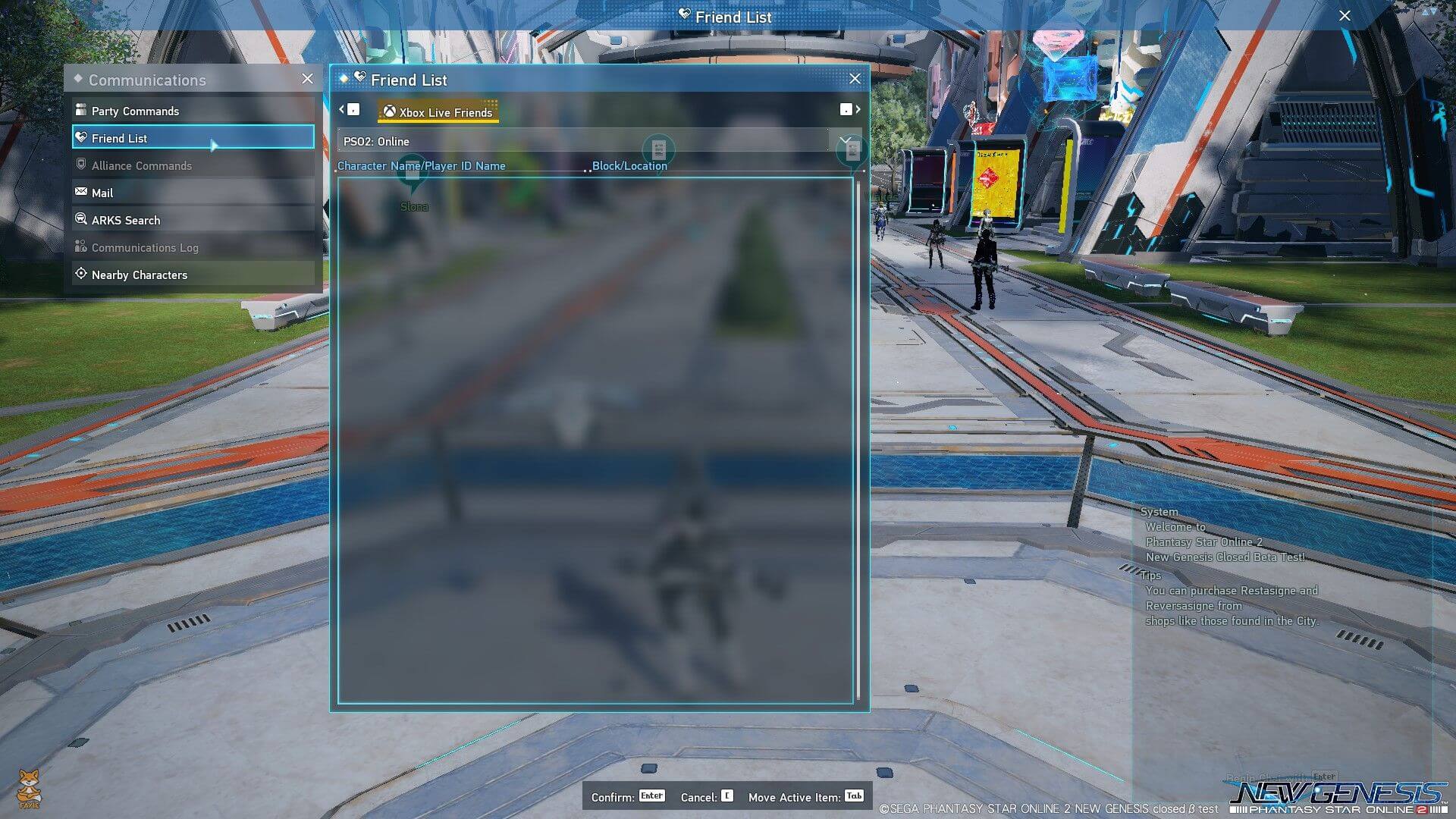Click the Nearby Characters crosshair icon
Image resolution: width=1456 pixels, height=819 pixels.
click(x=81, y=274)
